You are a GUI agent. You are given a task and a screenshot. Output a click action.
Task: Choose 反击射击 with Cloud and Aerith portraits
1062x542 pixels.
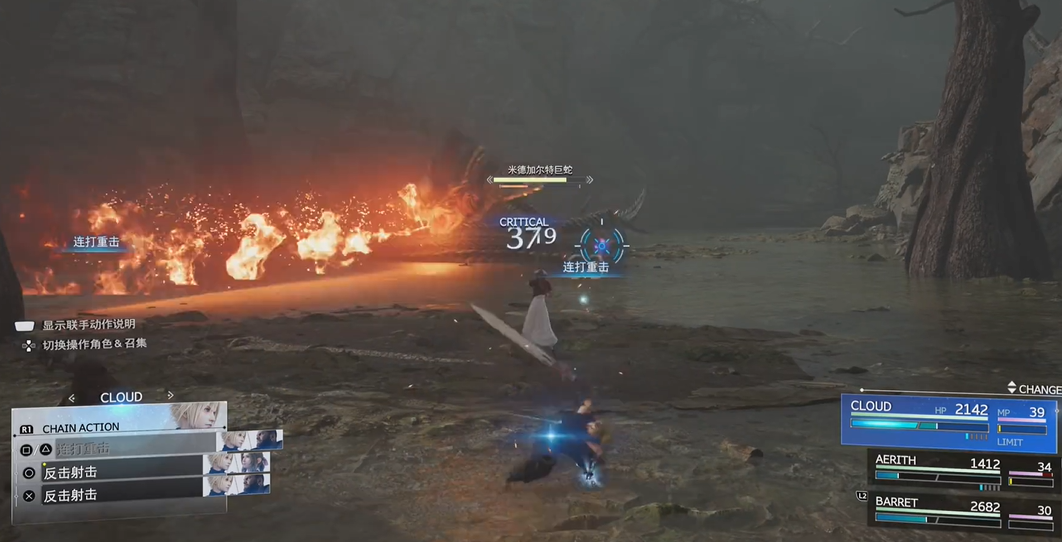pyautogui.click(x=120, y=472)
